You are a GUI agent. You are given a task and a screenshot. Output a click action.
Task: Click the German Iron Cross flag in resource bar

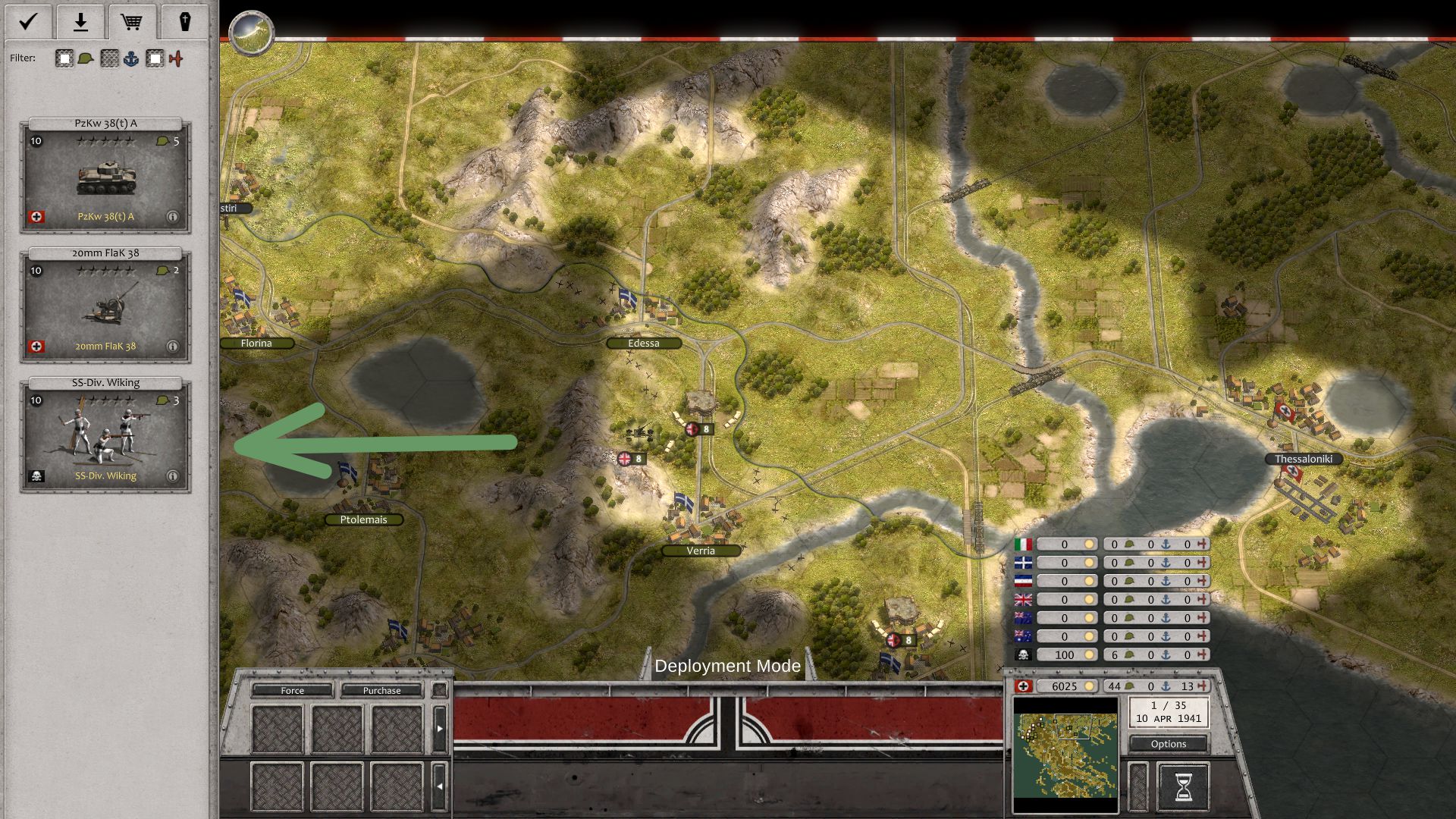click(1025, 685)
